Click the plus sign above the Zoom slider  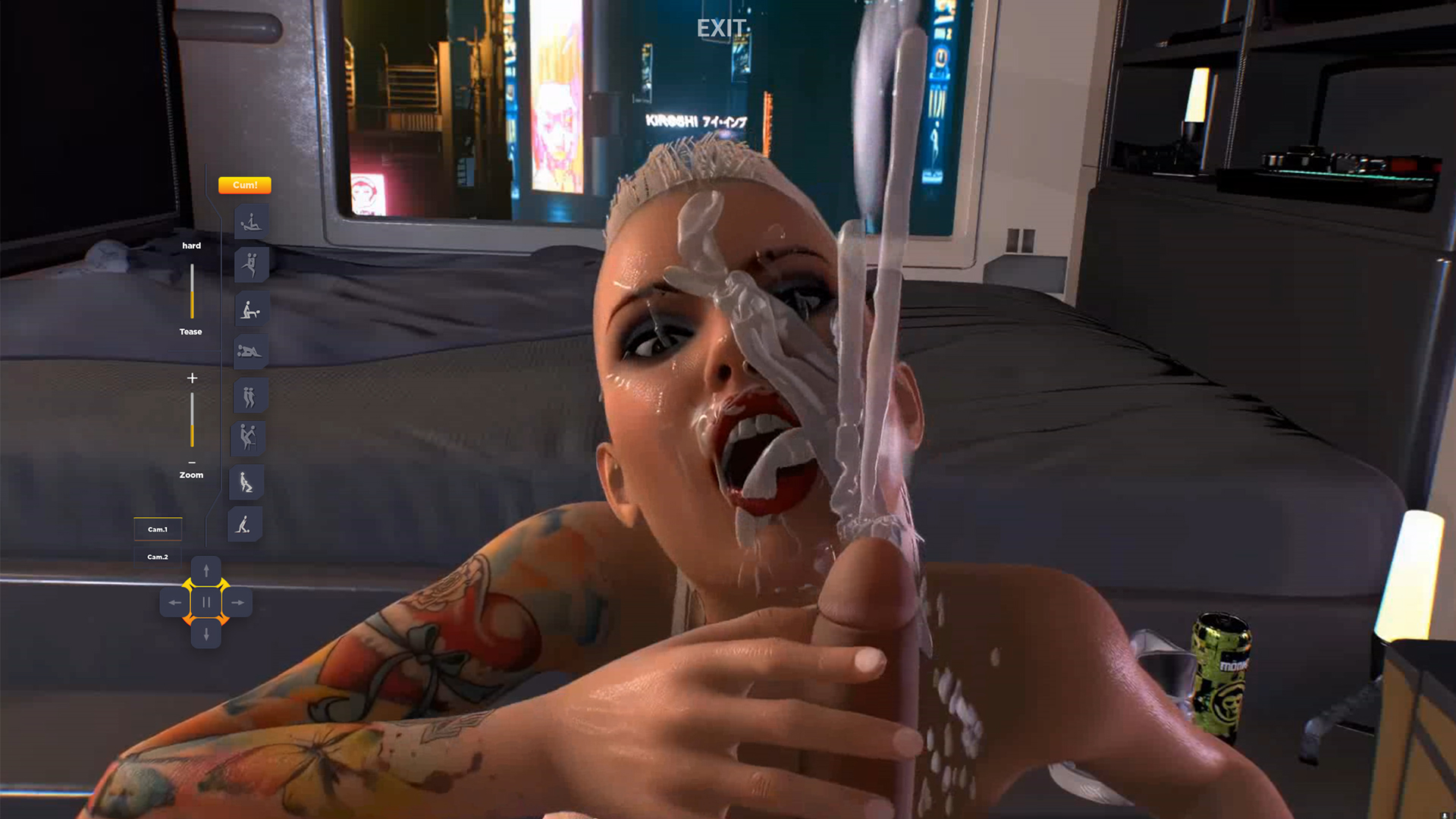[192, 378]
